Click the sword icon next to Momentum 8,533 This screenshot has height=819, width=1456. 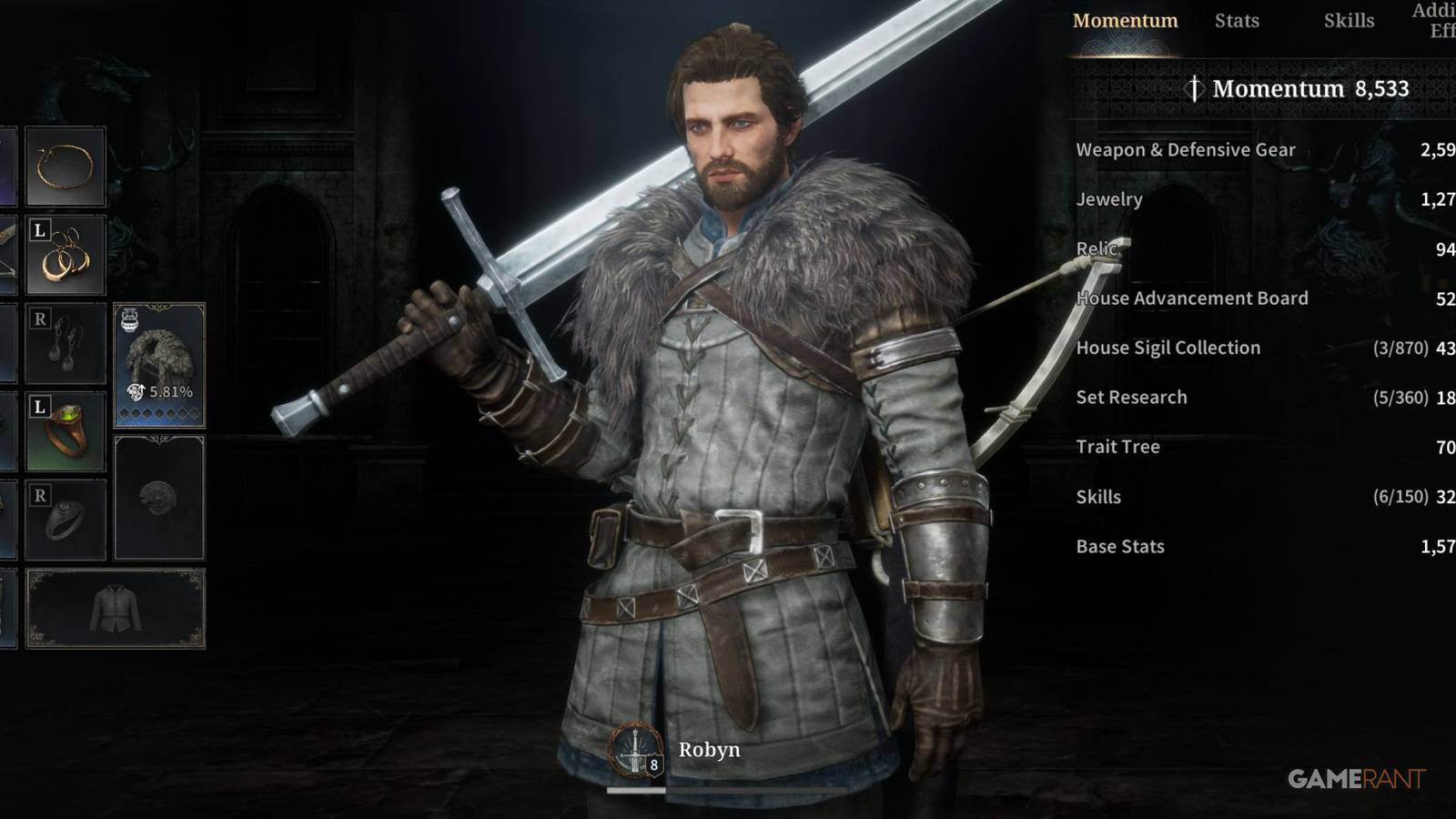pos(1195,89)
